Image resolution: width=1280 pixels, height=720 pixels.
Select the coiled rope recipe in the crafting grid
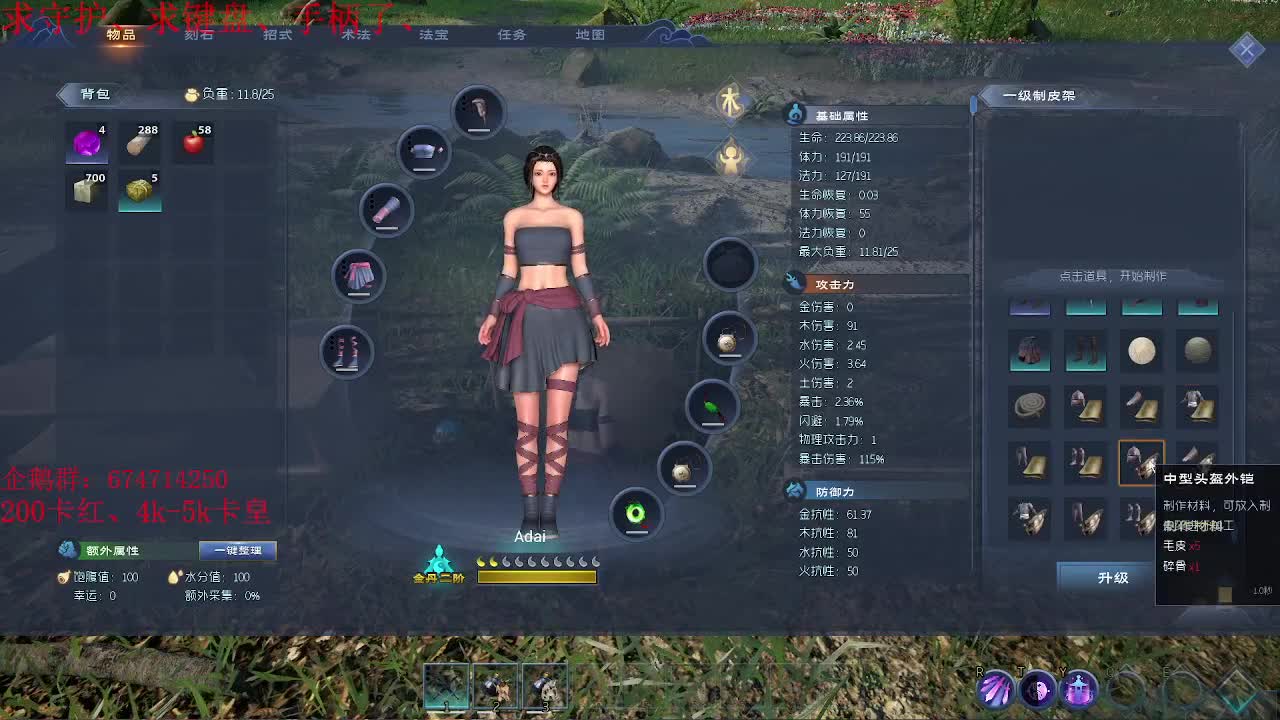1030,404
